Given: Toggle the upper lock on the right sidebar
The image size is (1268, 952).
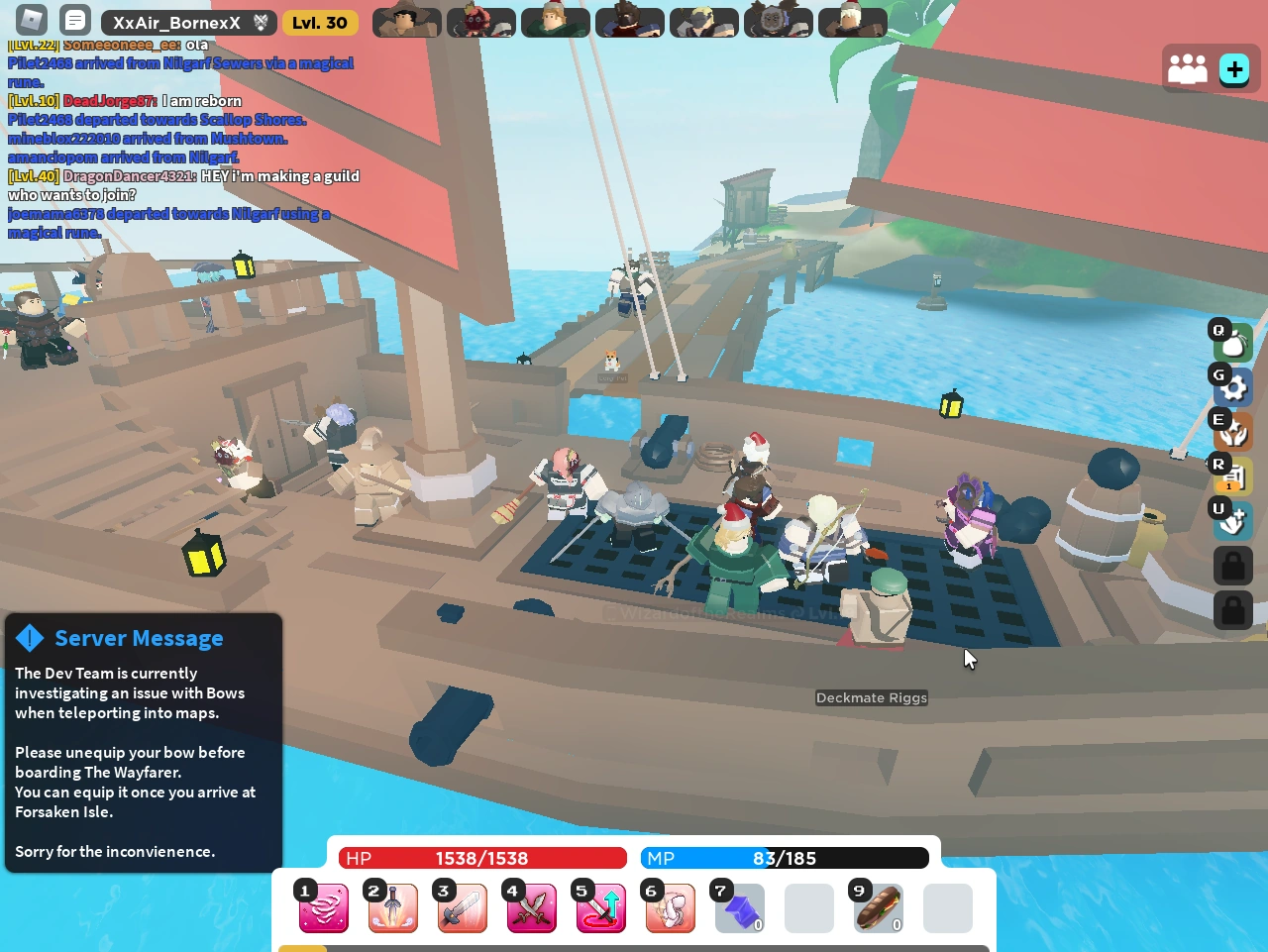Looking at the screenshot, I should point(1232,566).
